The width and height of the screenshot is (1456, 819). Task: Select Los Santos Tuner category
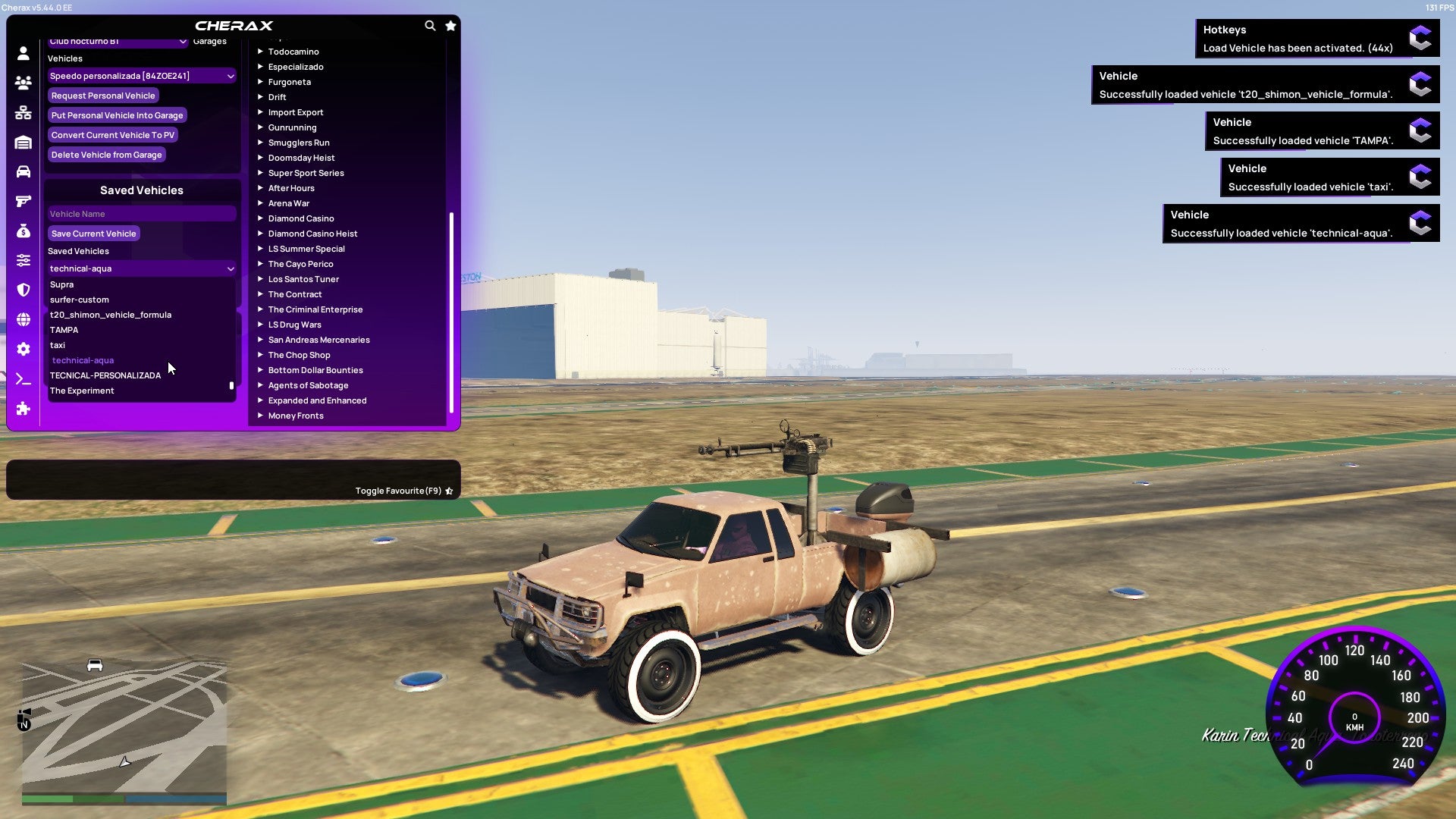pyautogui.click(x=303, y=279)
